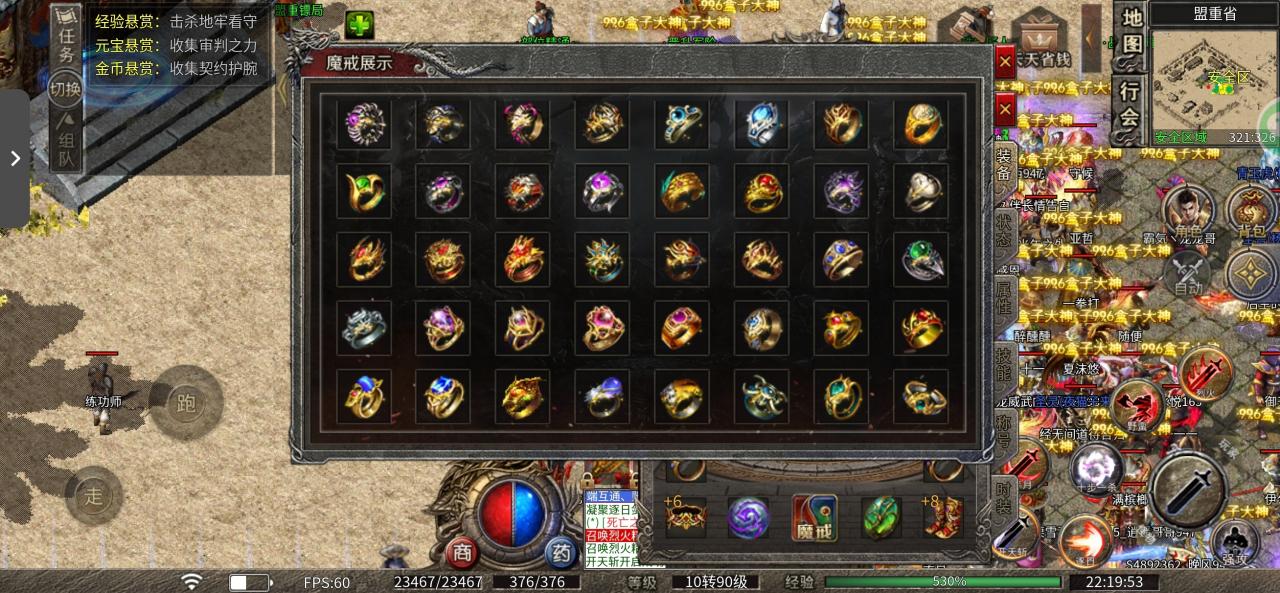Click the green plus icon
Viewport: 1280px width, 593px height.
coord(359,25)
